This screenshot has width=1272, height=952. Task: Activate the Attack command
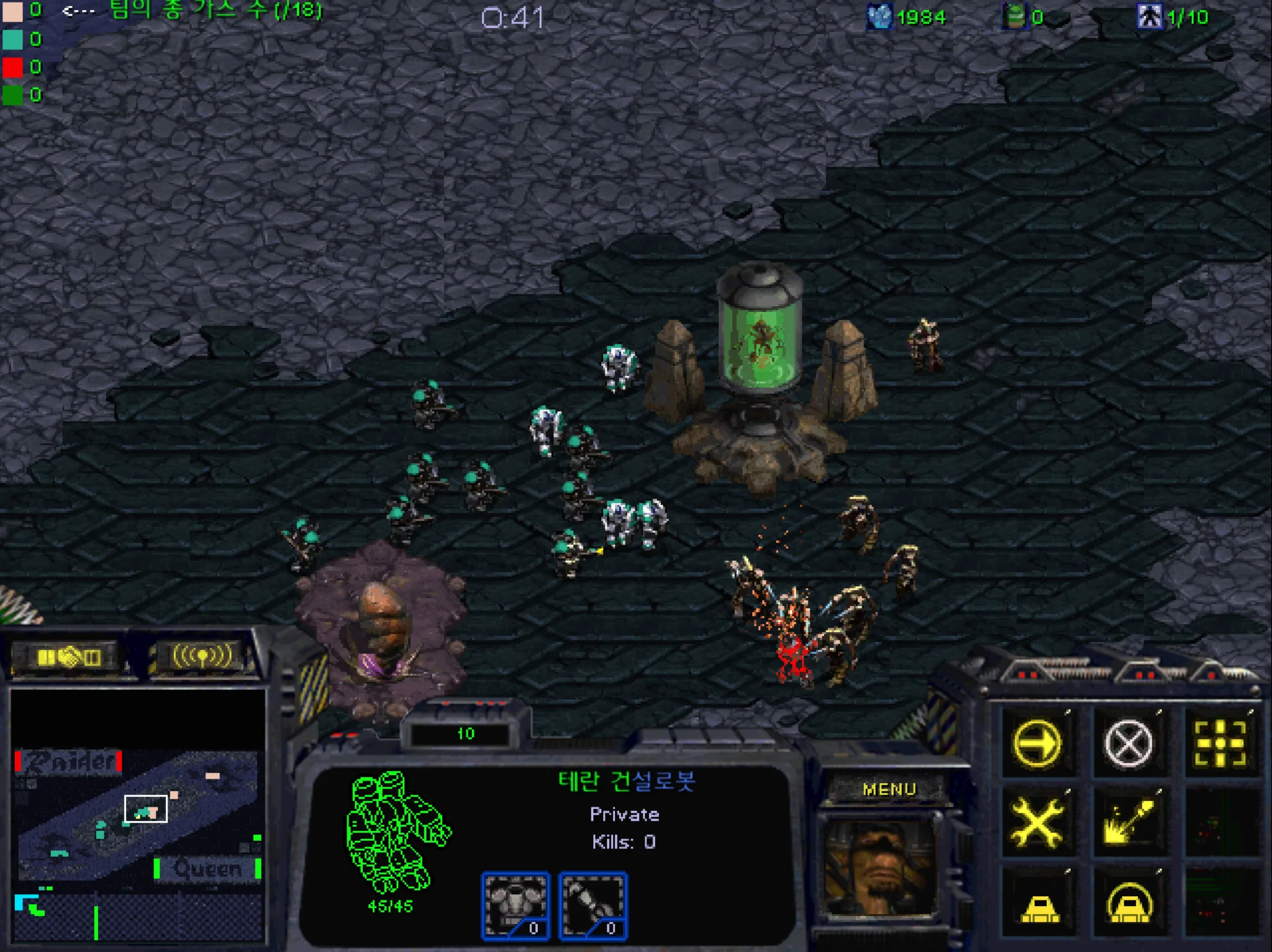click(1219, 743)
